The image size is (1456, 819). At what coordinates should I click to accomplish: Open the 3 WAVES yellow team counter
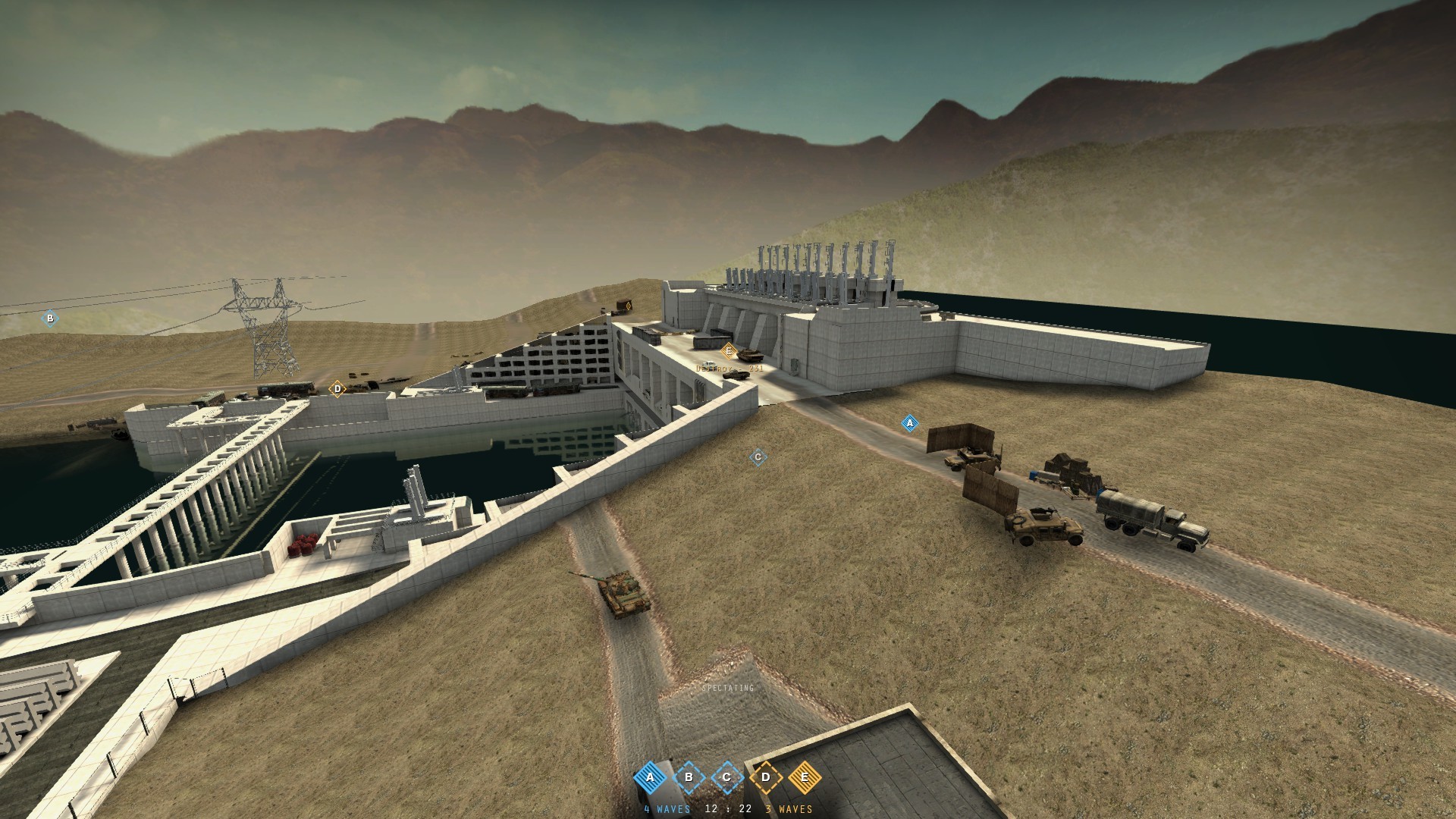click(x=789, y=810)
